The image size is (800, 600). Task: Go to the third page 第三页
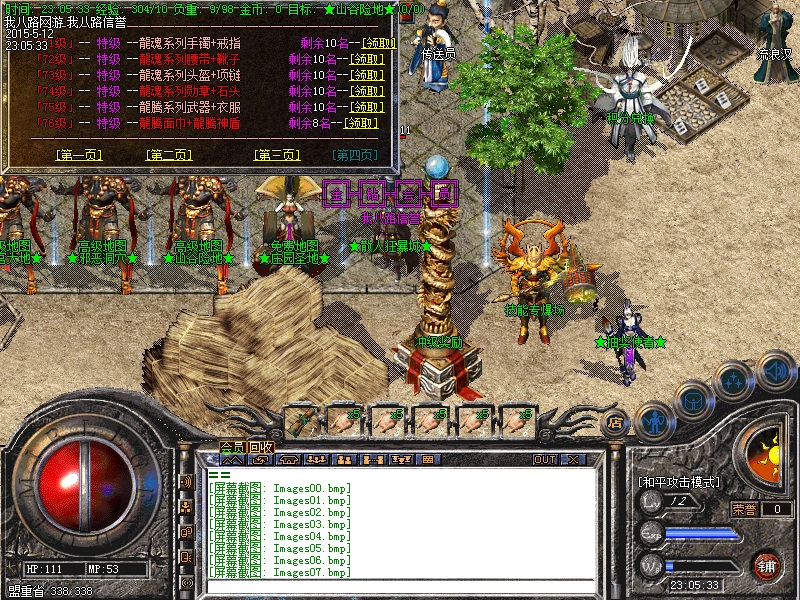(x=277, y=155)
